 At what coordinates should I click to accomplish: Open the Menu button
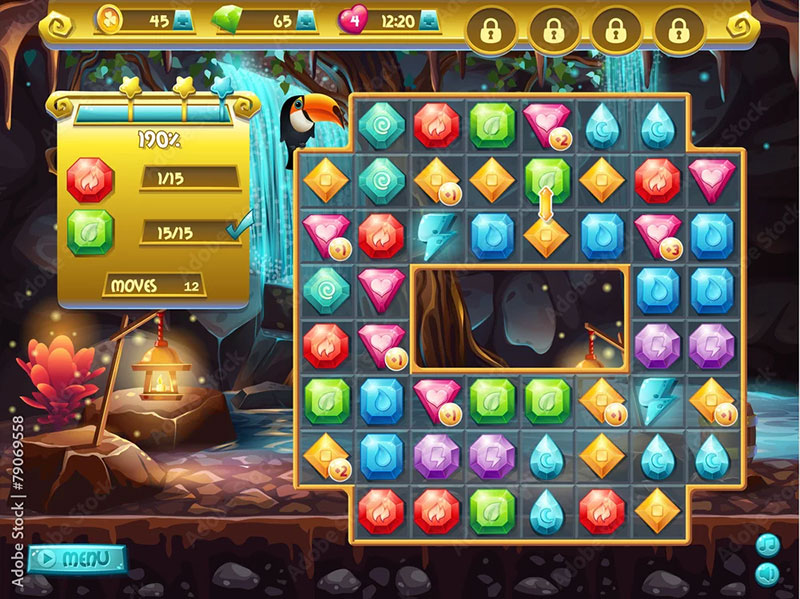tap(77, 558)
